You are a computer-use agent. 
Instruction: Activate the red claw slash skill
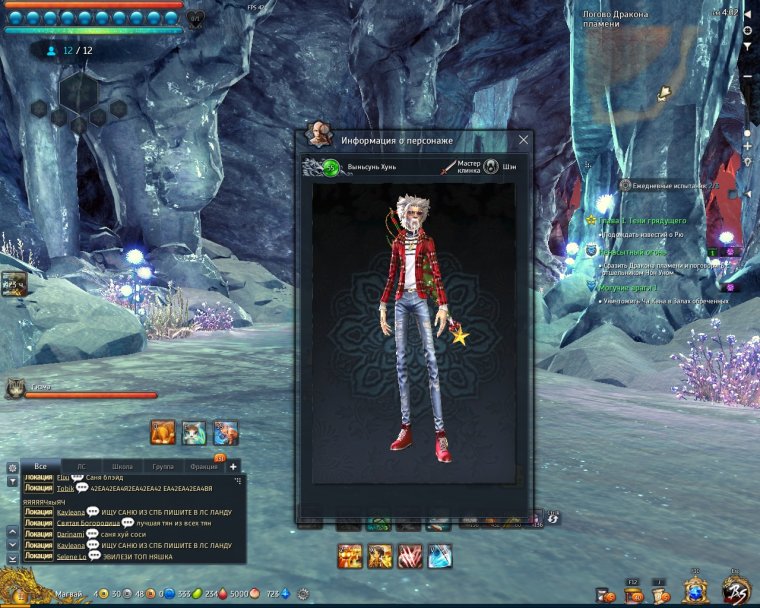(x=410, y=556)
